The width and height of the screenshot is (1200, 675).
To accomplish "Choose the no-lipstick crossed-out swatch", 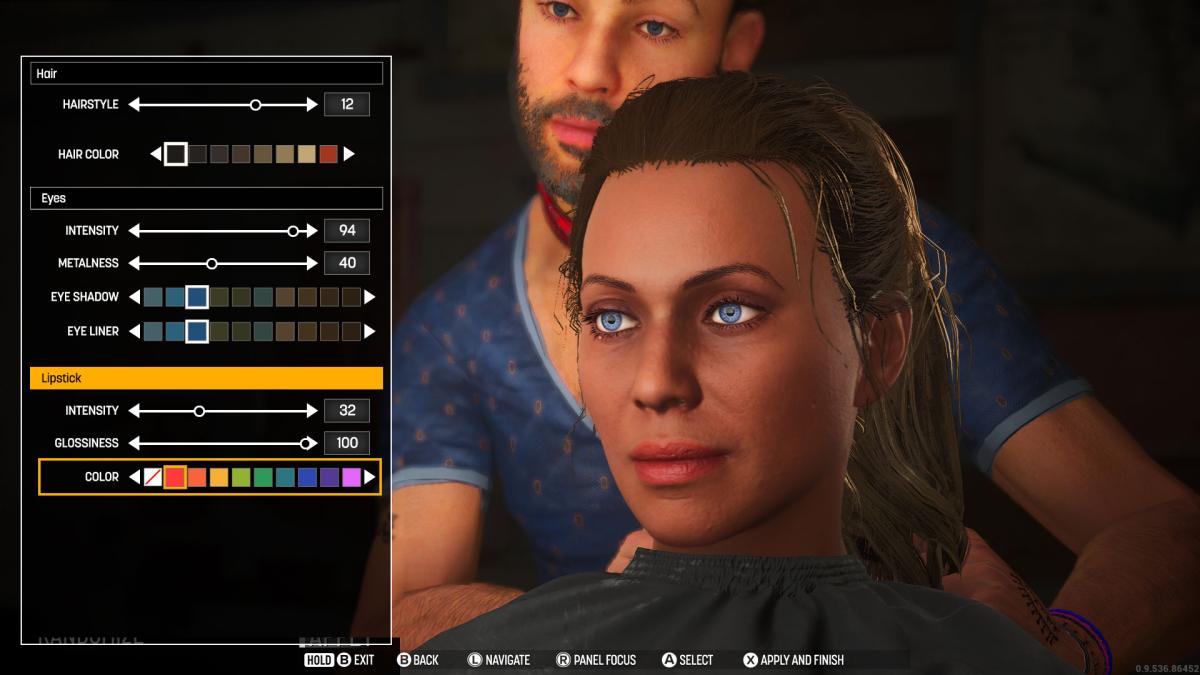I will click(153, 477).
